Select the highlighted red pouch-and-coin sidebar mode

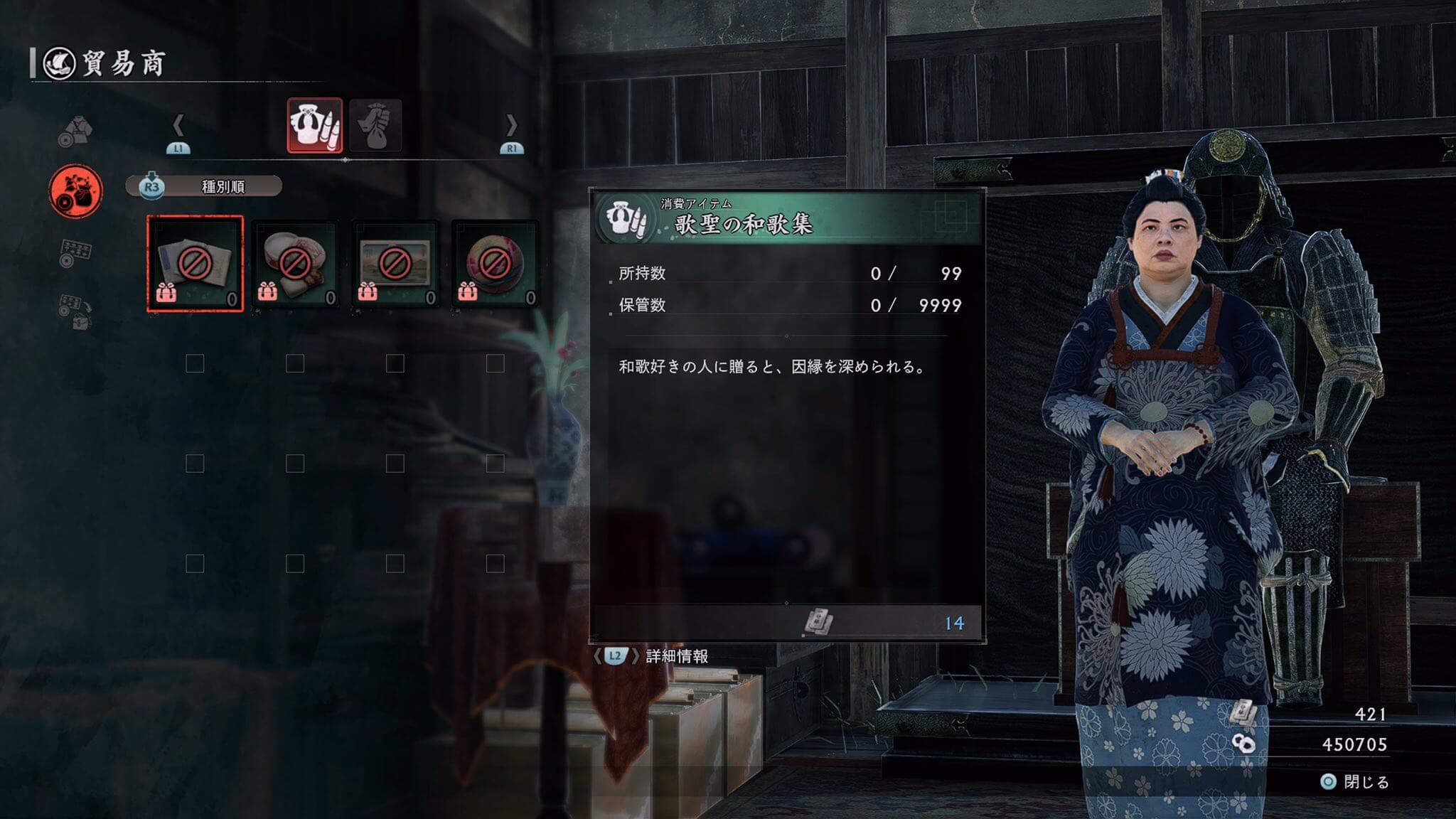(x=75, y=191)
